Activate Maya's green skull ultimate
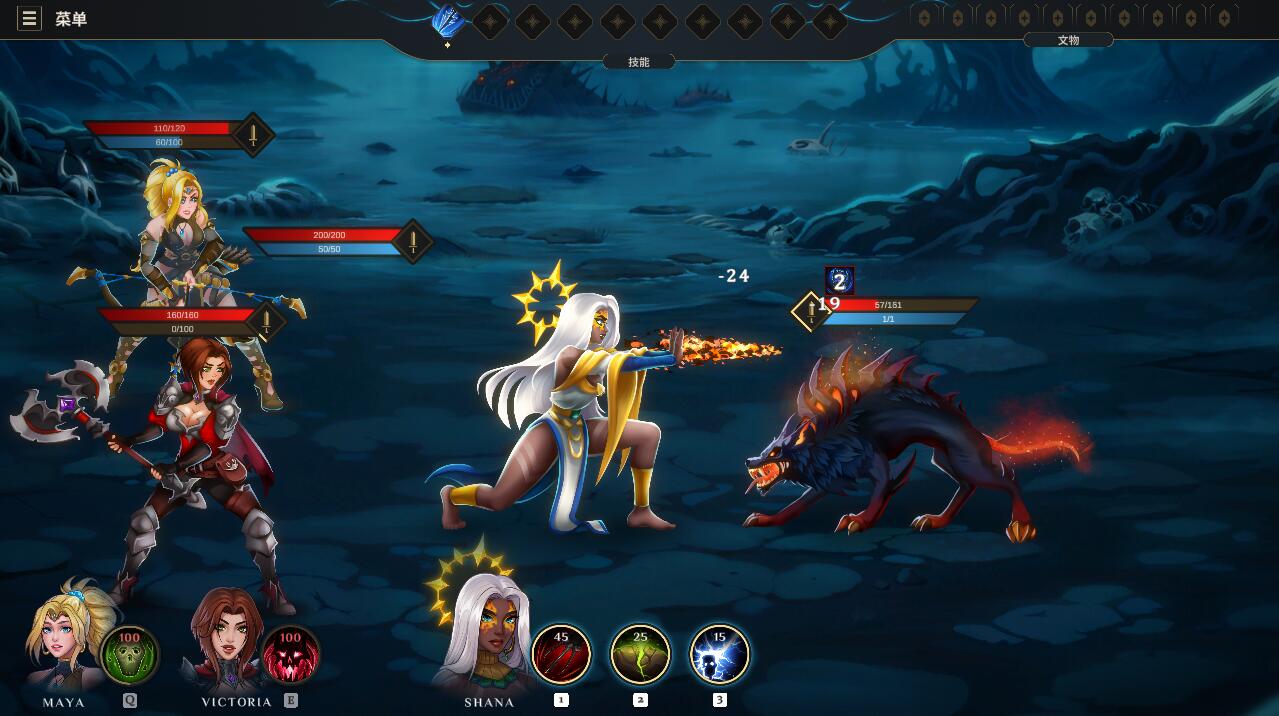This screenshot has height=716, width=1279. coord(129,655)
